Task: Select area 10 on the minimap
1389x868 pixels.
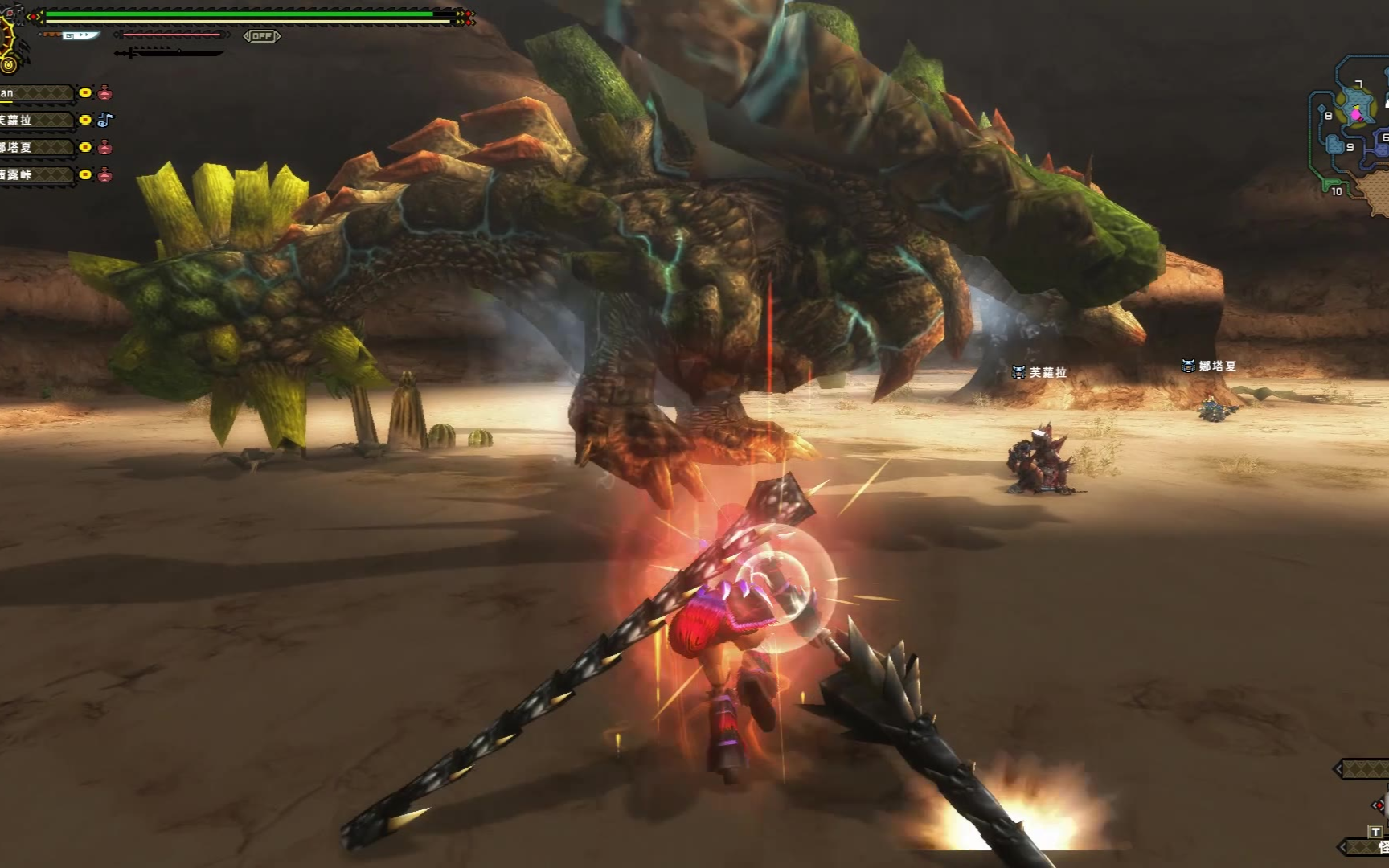Action: coord(1337,191)
